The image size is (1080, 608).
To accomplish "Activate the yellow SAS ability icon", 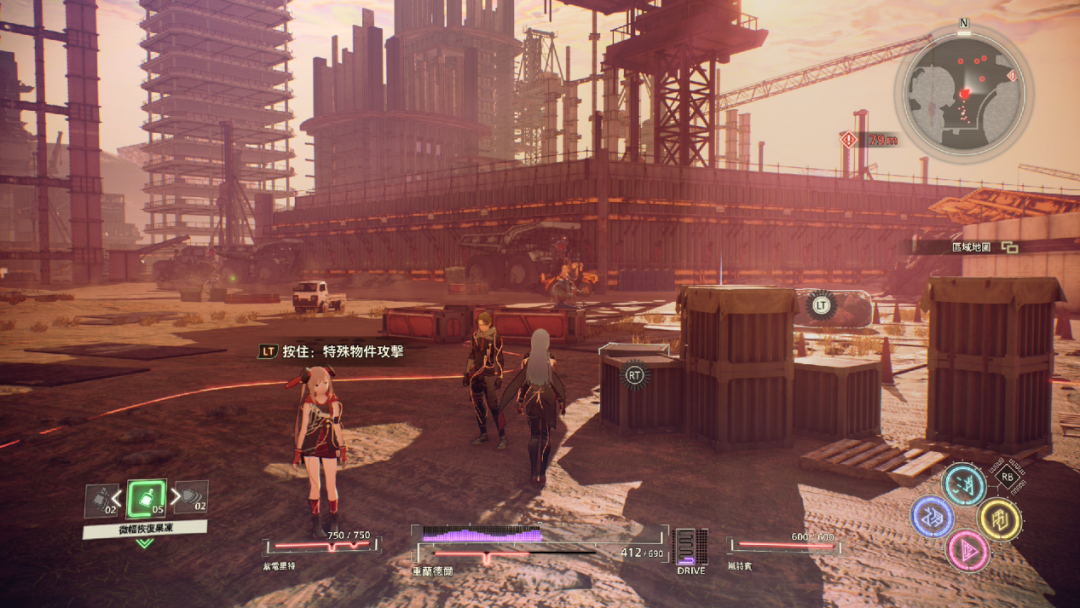I will 998,518.
